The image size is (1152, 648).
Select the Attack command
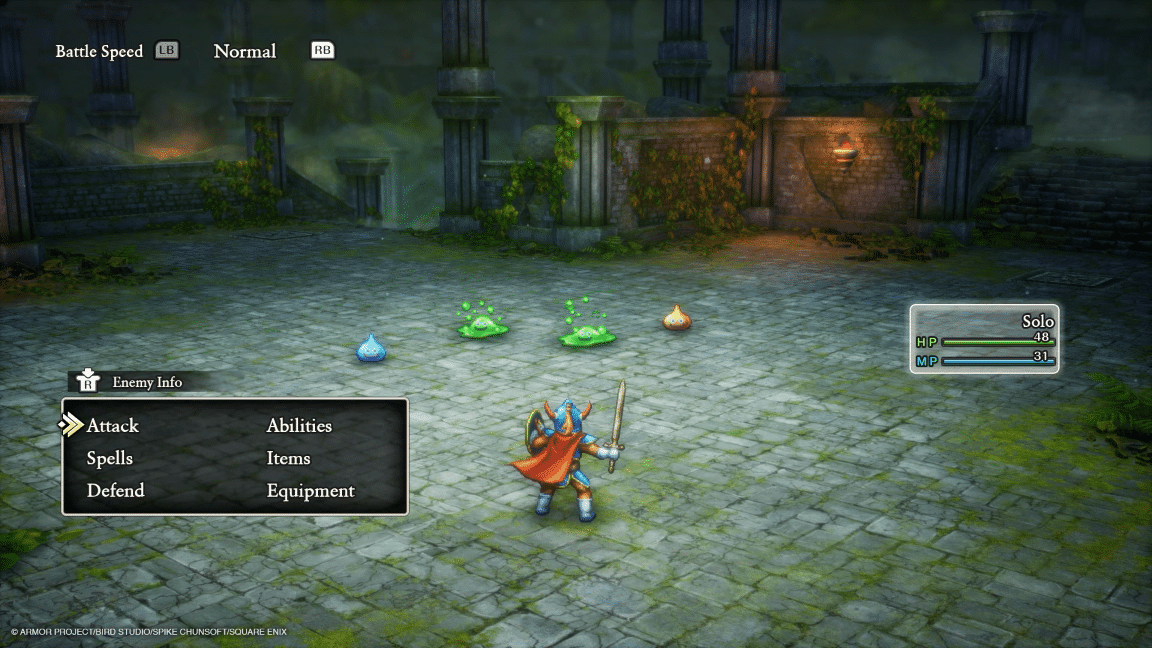click(x=113, y=426)
